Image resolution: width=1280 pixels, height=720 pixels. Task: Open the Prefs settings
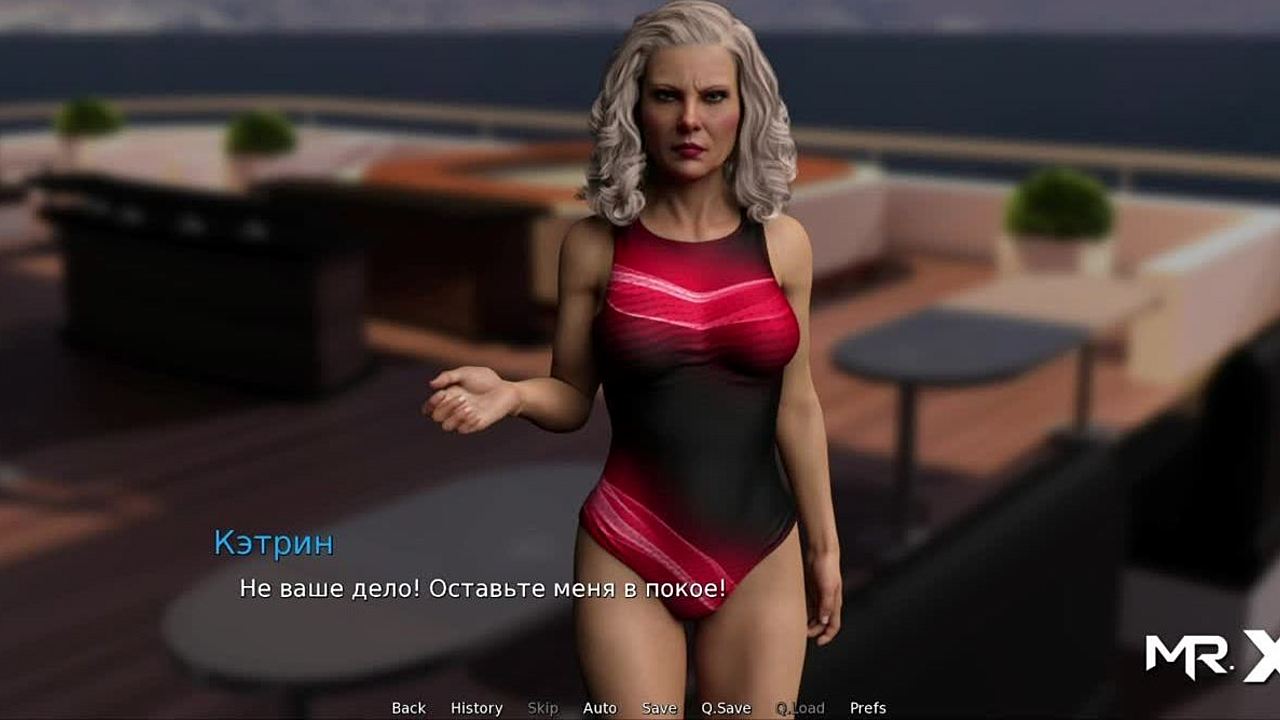[868, 708]
